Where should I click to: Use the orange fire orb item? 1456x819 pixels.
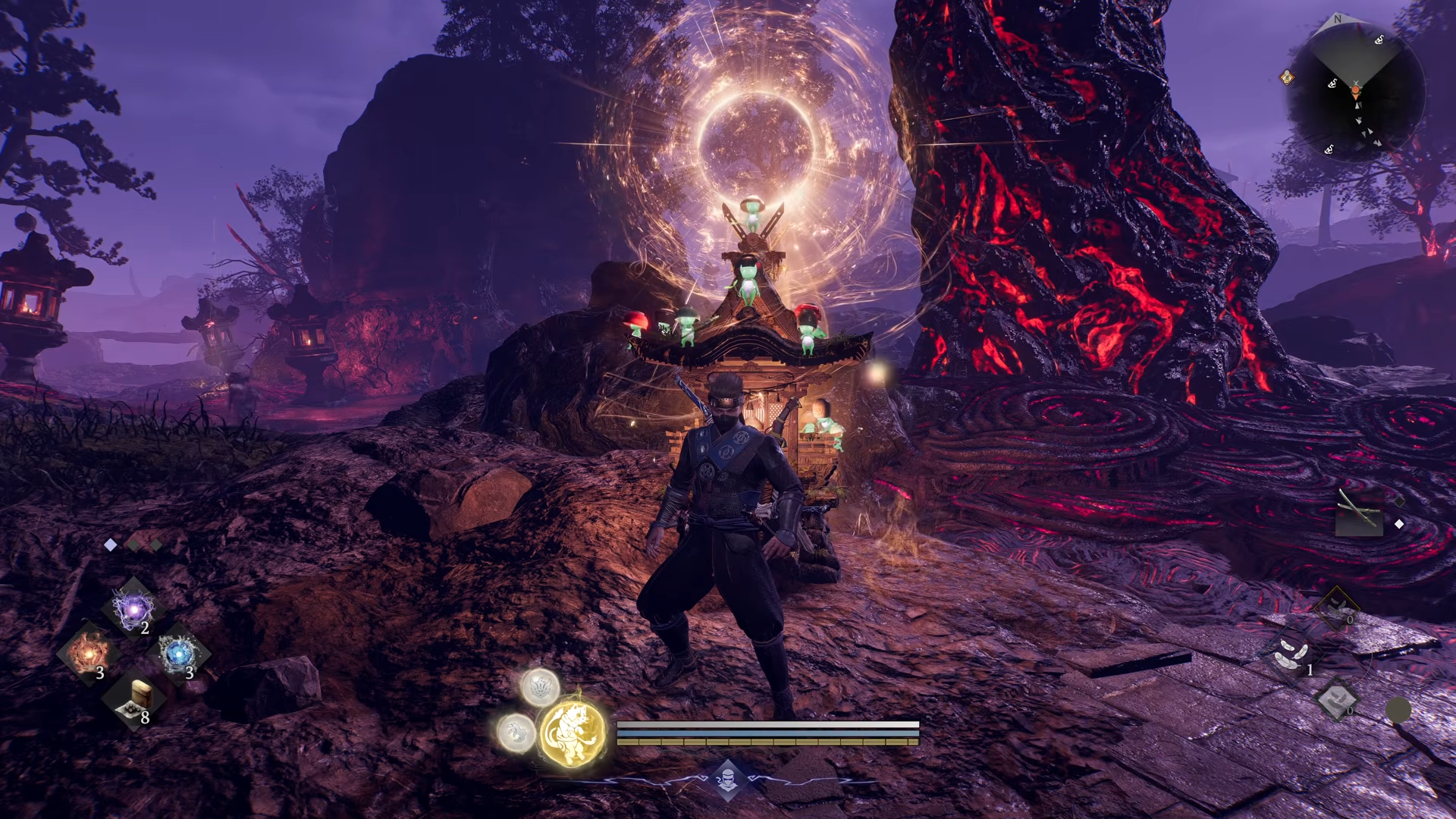tap(88, 654)
